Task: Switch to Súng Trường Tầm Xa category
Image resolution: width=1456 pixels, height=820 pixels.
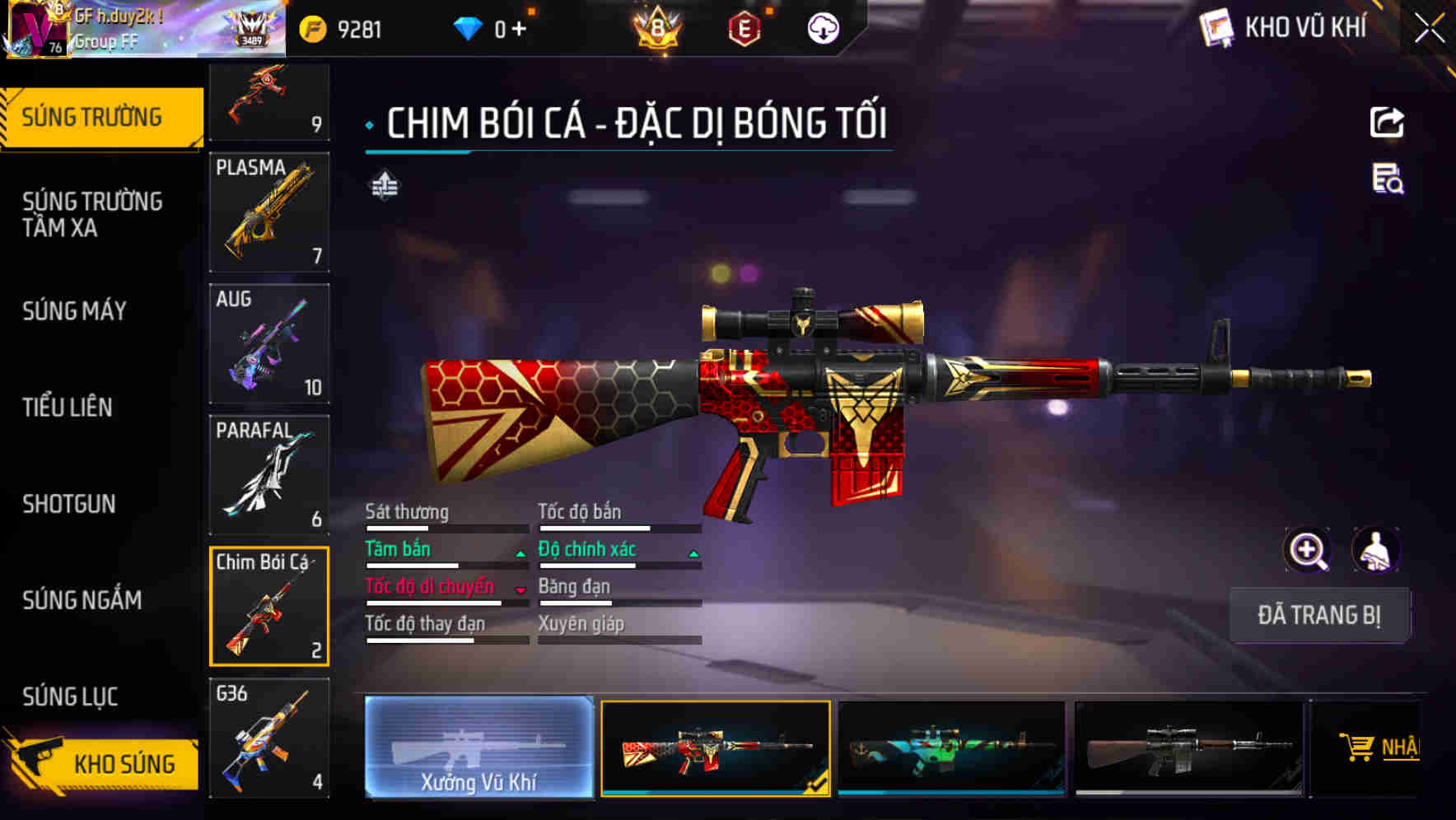Action: (x=92, y=214)
